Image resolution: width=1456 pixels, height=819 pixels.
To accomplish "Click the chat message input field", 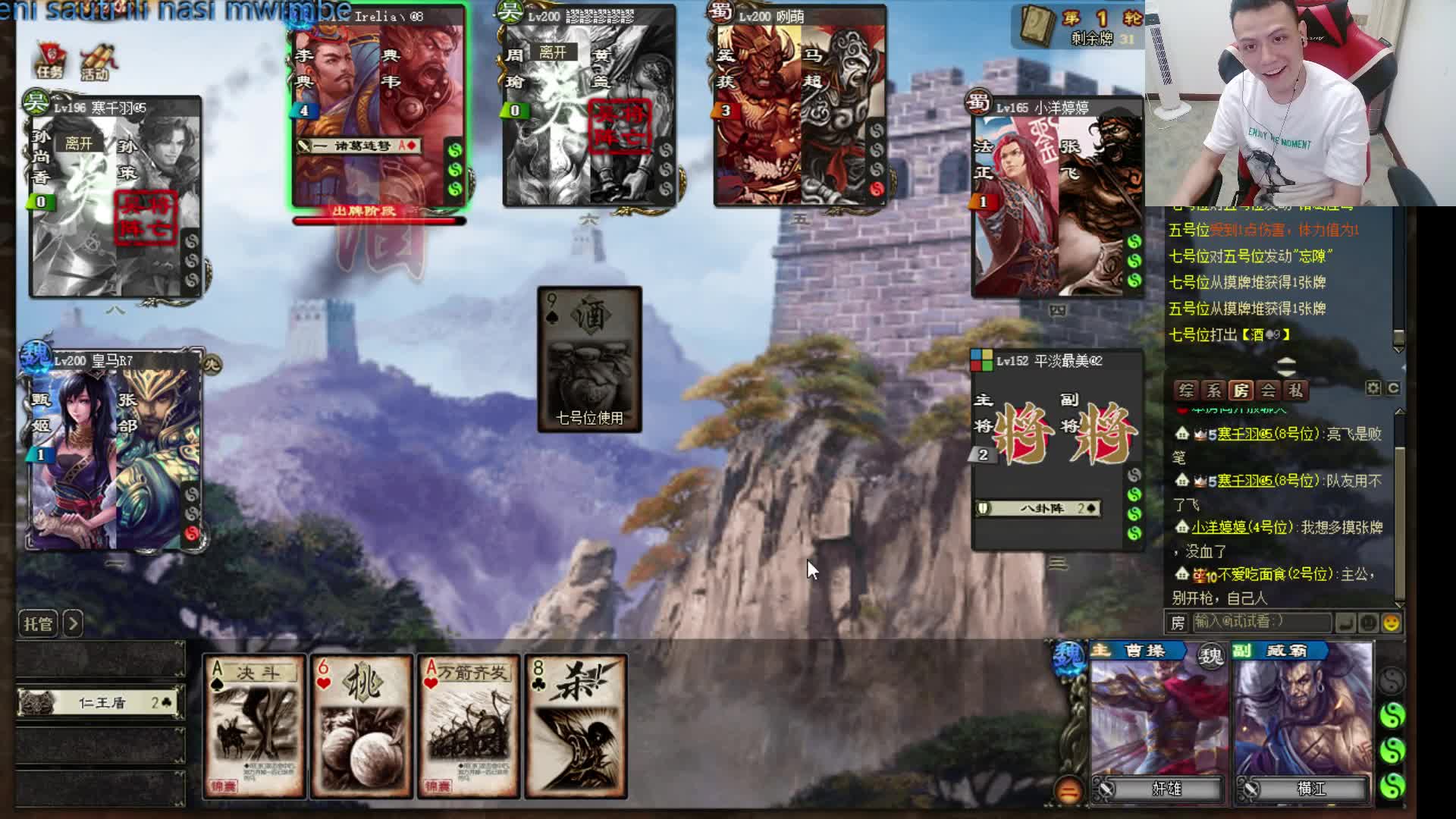I will [x=1260, y=623].
